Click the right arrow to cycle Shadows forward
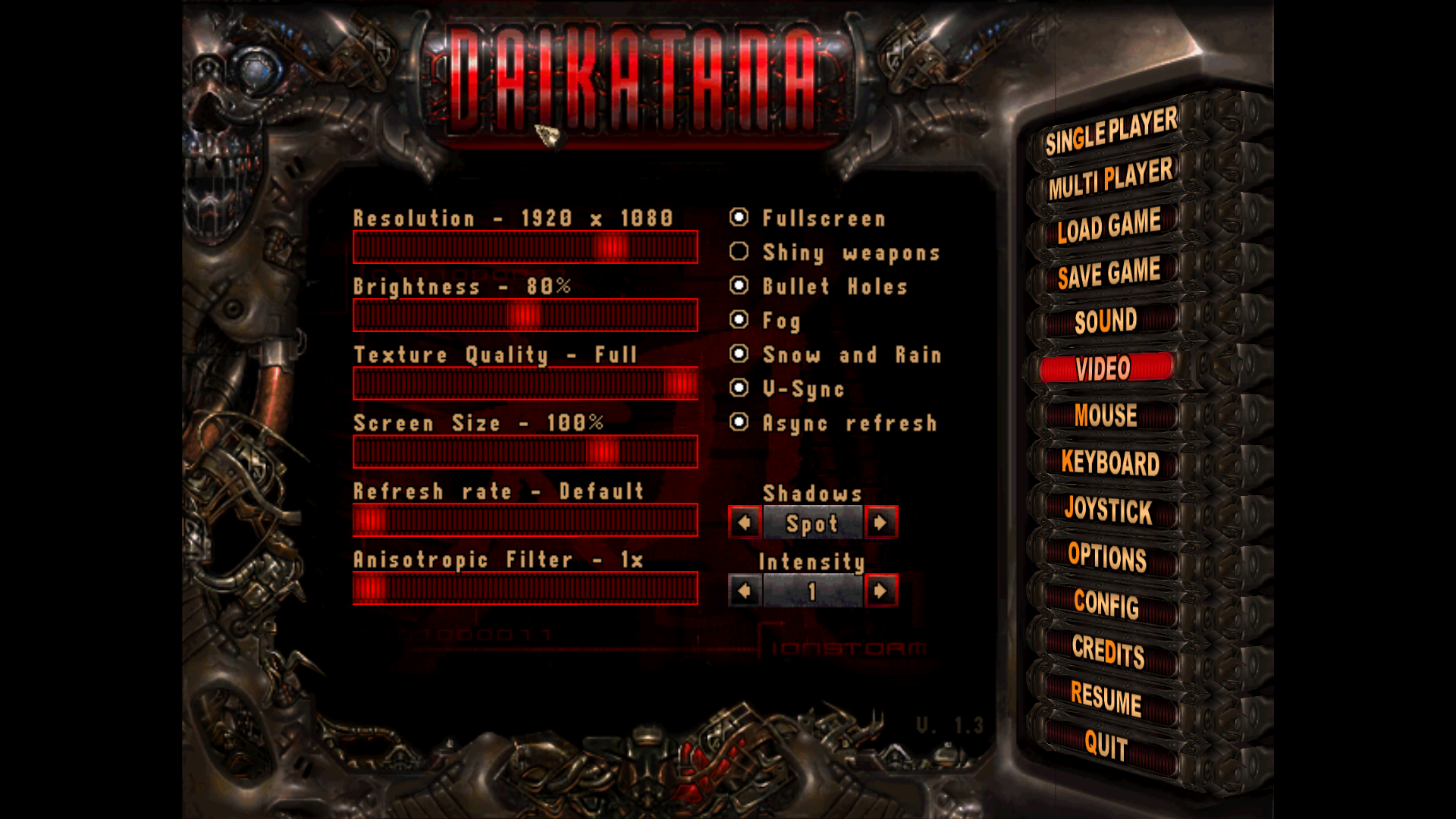 882,522
